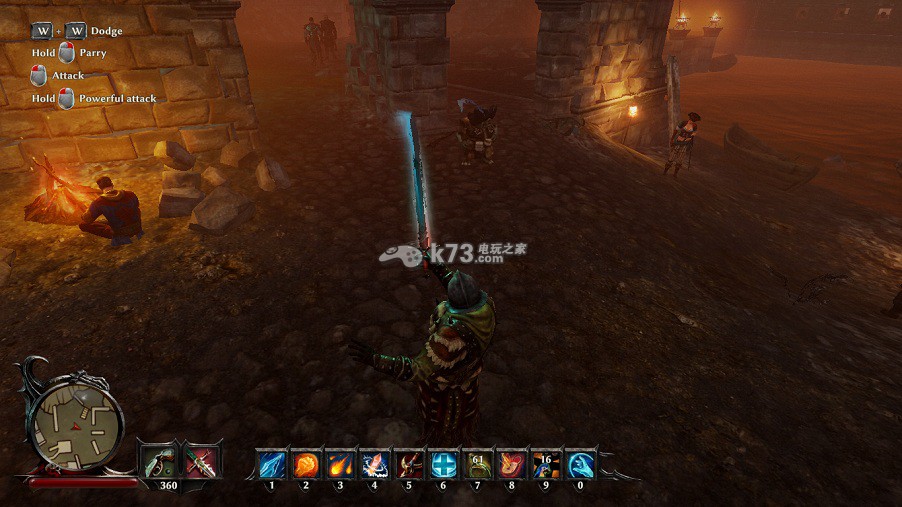Select the green ranged weapon slot
902x507 pixels.
pos(158,461)
